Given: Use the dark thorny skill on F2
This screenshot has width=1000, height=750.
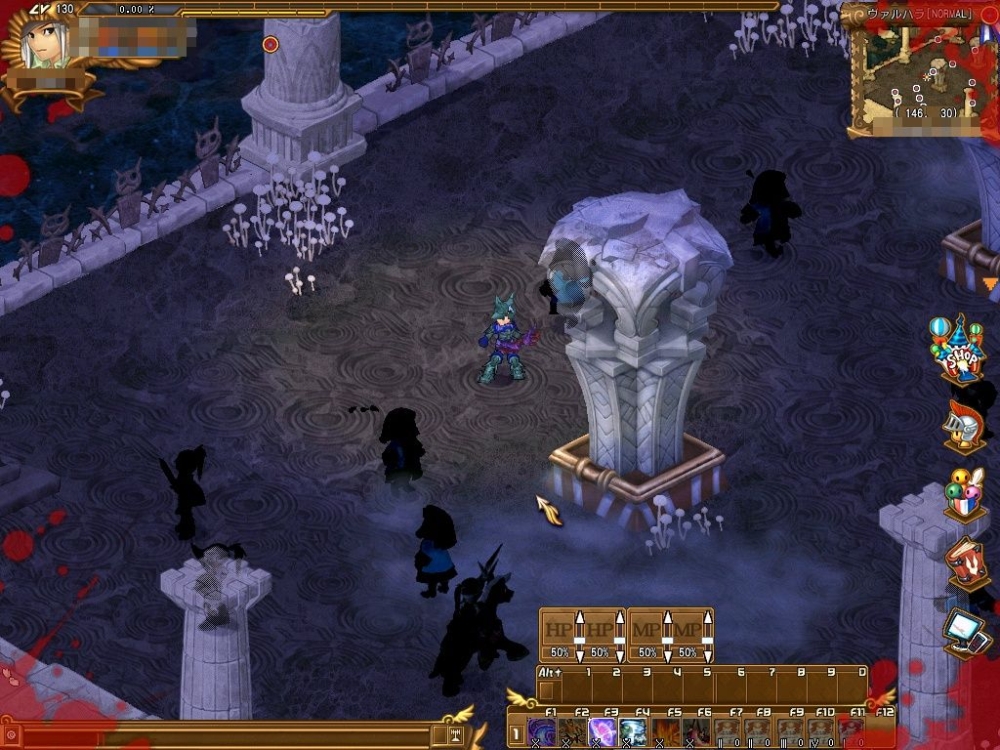Looking at the screenshot, I should 573,731.
